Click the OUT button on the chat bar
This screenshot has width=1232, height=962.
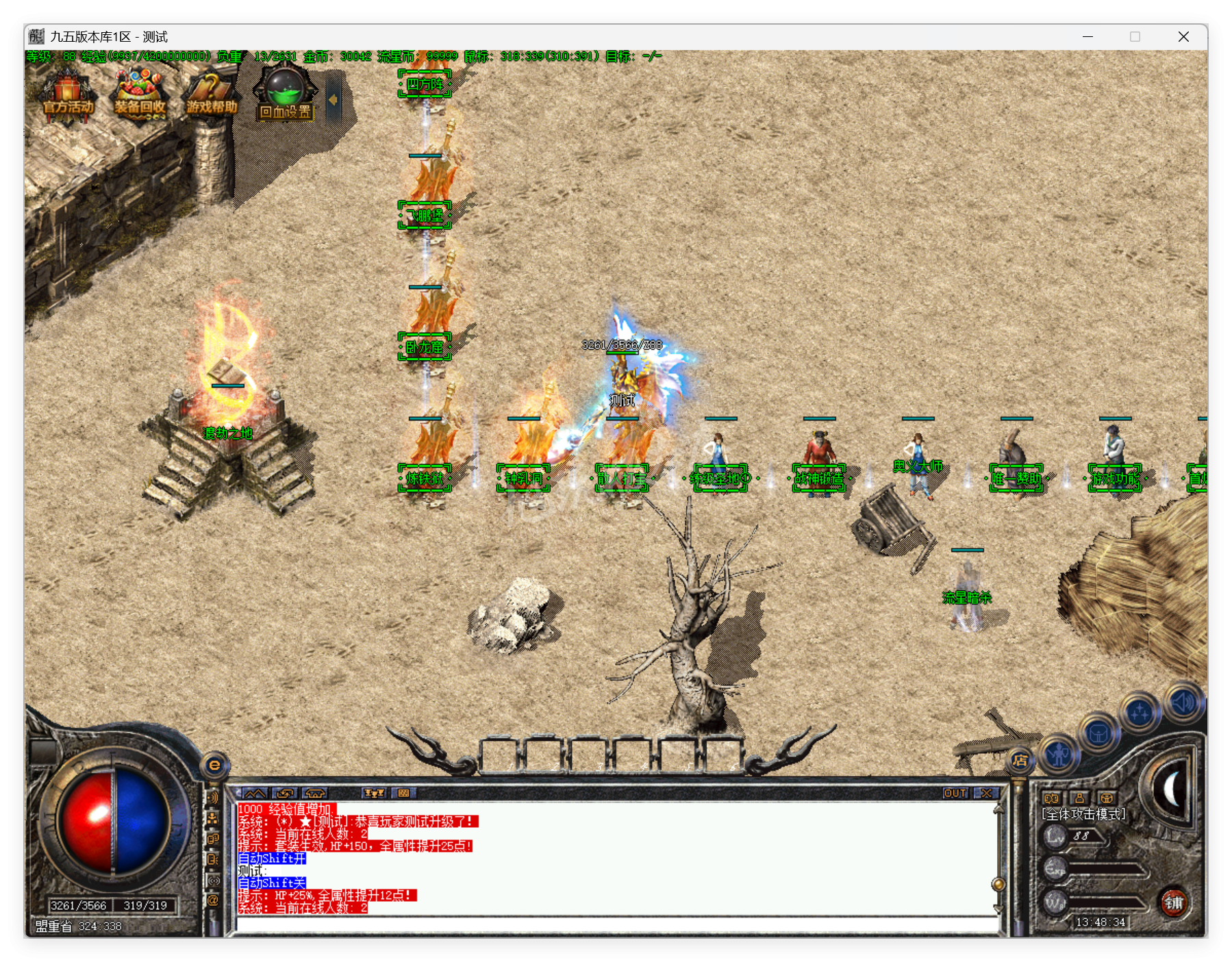point(955,793)
